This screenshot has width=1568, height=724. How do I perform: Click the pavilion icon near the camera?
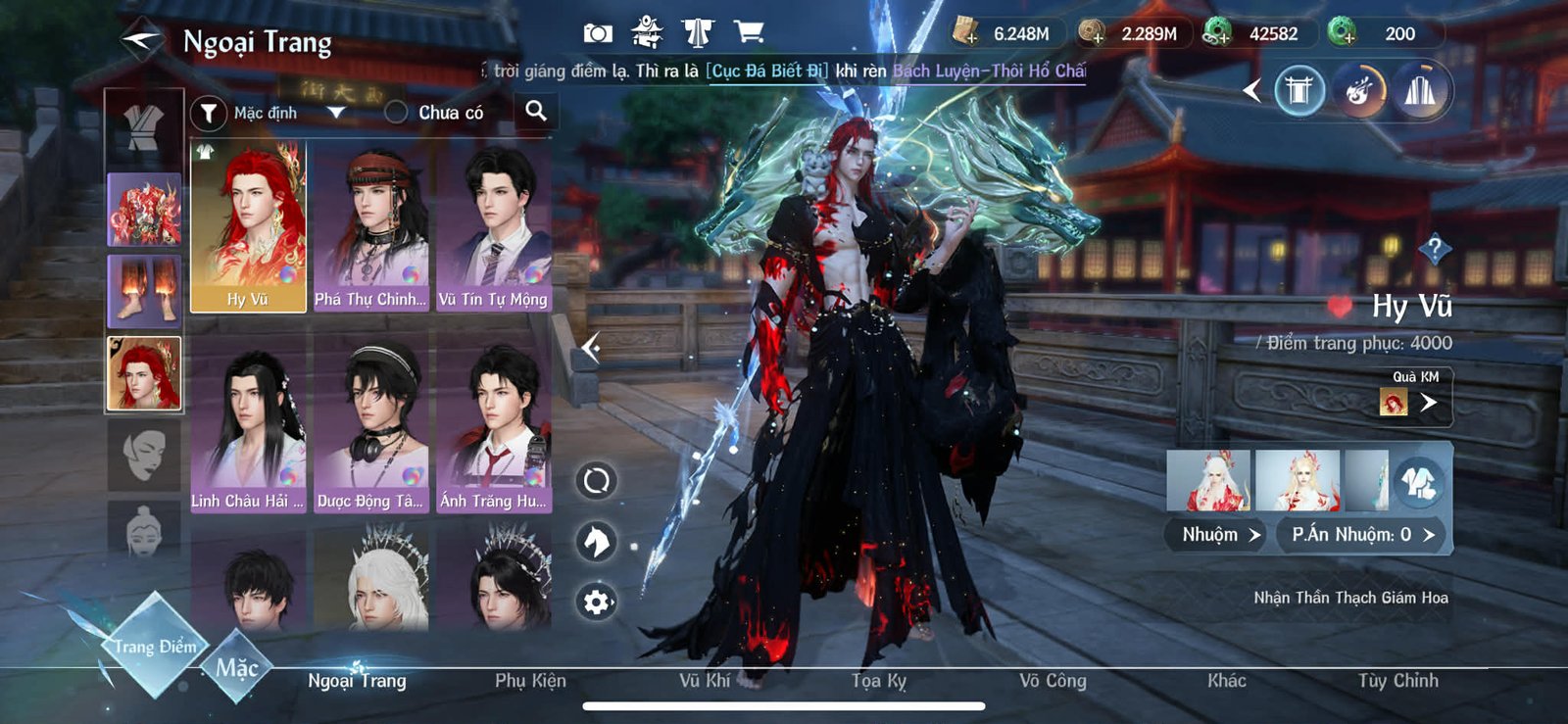(x=646, y=30)
